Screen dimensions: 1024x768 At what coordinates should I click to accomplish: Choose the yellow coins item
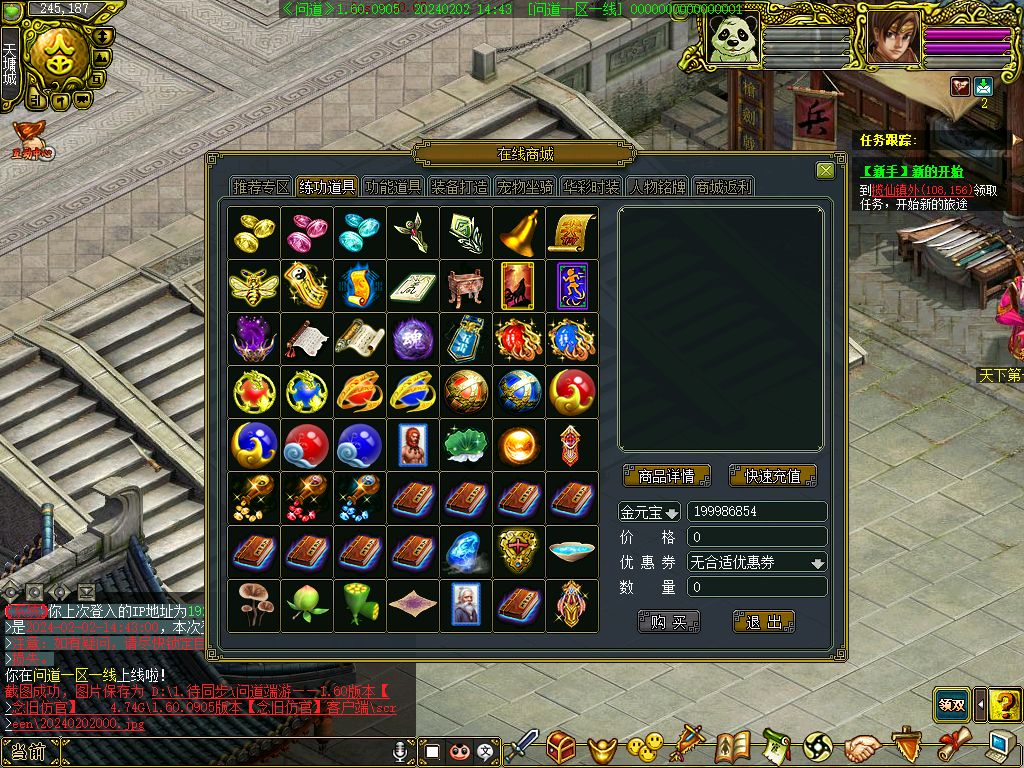(253, 232)
